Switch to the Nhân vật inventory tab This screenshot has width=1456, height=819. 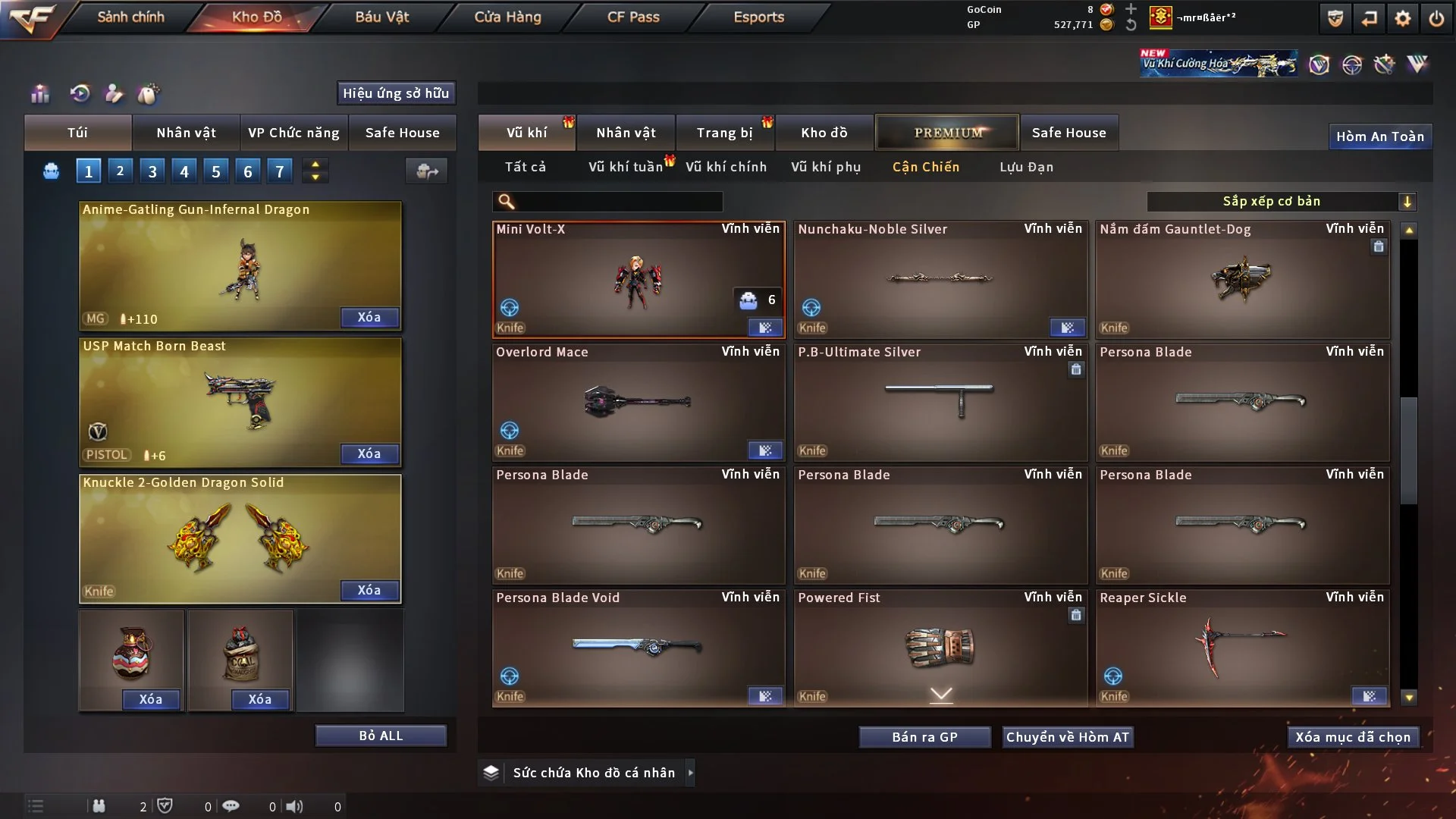click(626, 133)
